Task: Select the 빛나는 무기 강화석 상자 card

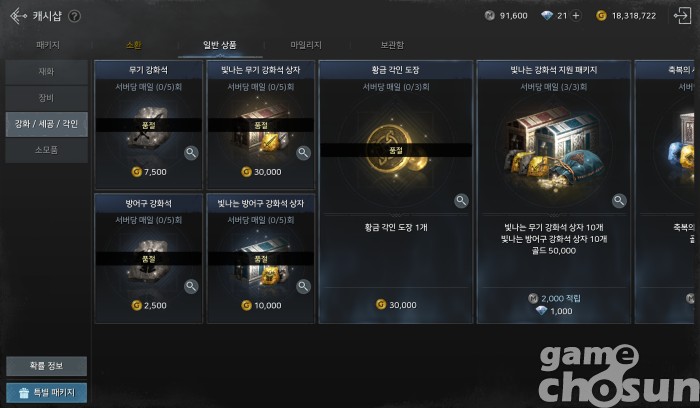Action: (x=260, y=120)
